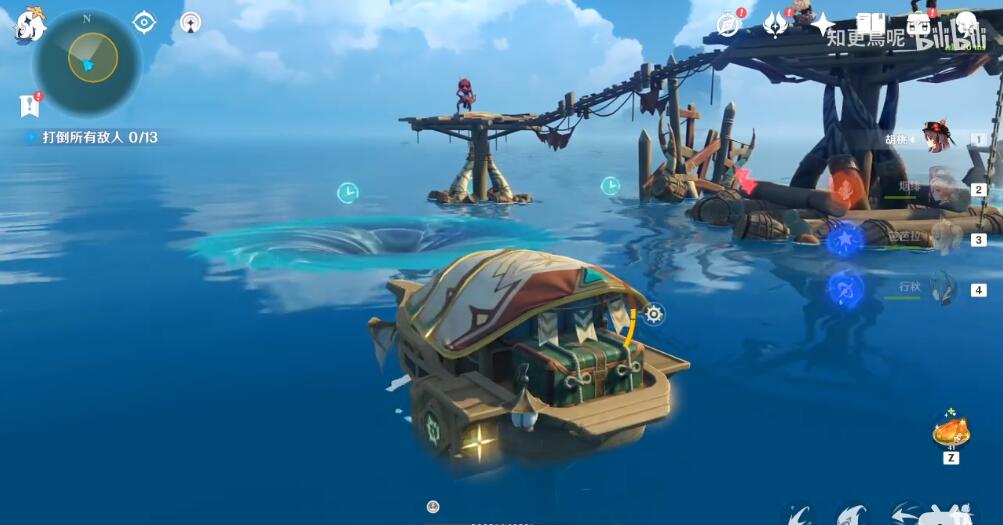1003x525 pixels.
Task: Open the eye-shaped icon beside the minimap
Action: point(144,22)
